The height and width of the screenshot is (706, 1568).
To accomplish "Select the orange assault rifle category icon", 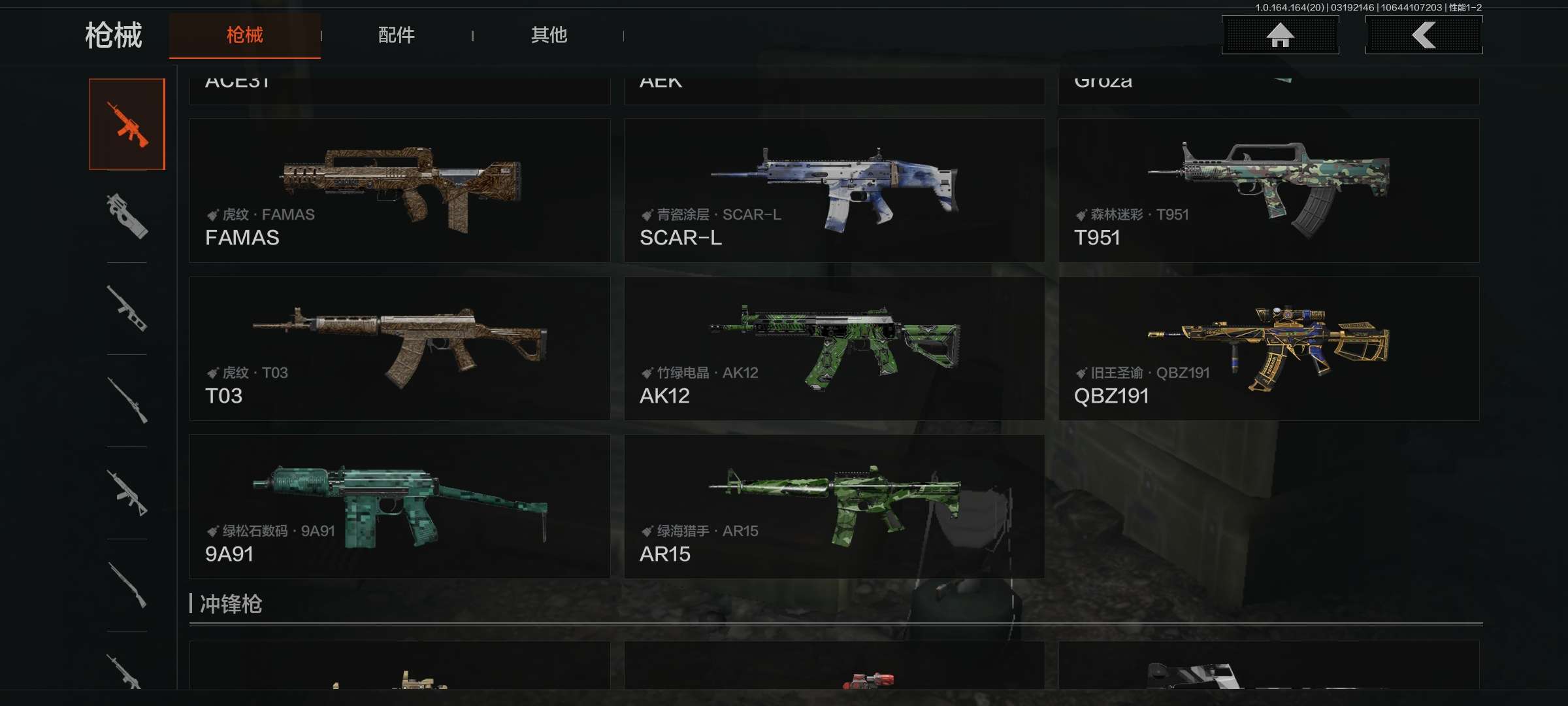I will [x=127, y=124].
